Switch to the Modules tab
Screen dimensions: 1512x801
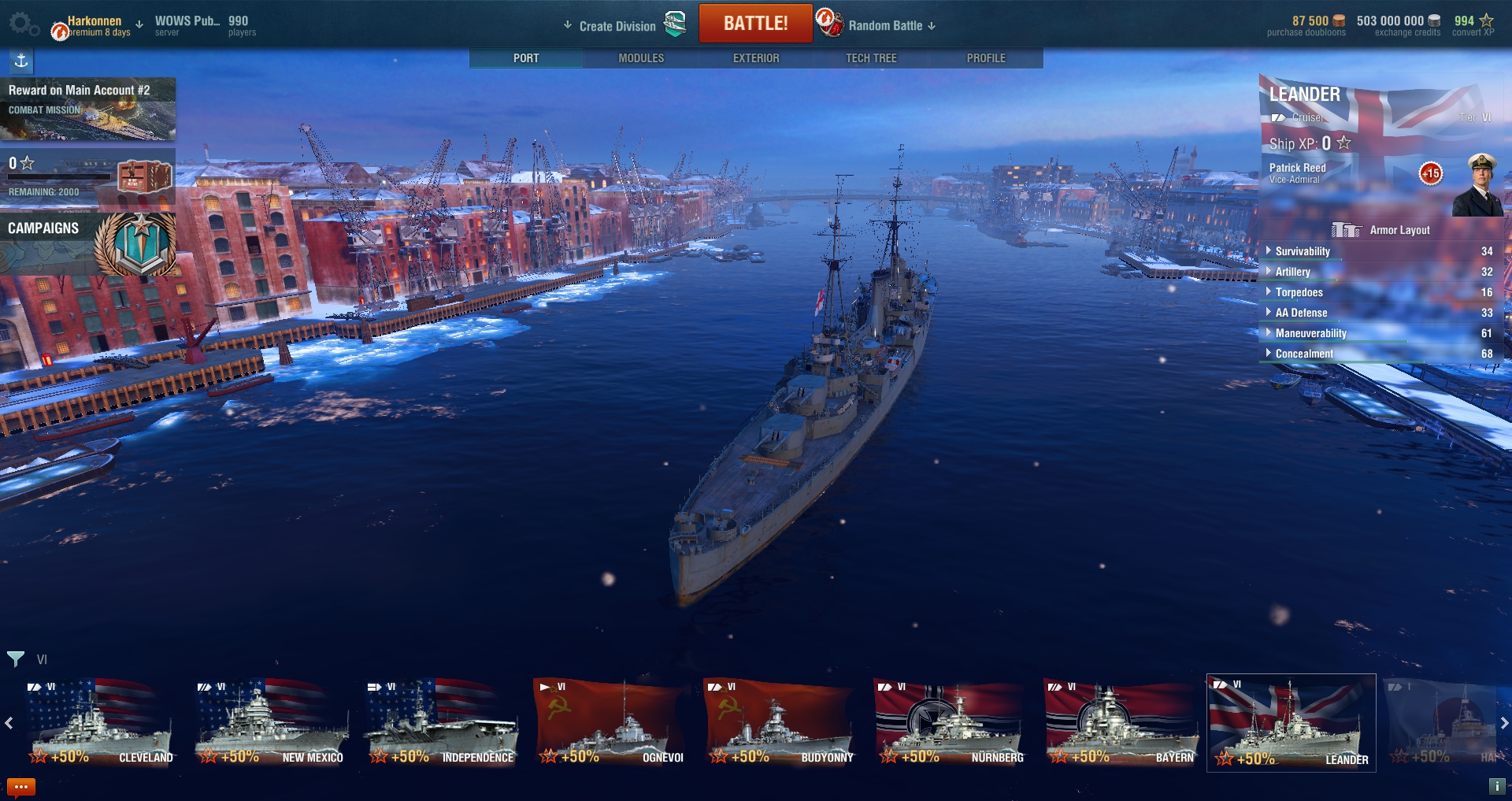point(641,58)
